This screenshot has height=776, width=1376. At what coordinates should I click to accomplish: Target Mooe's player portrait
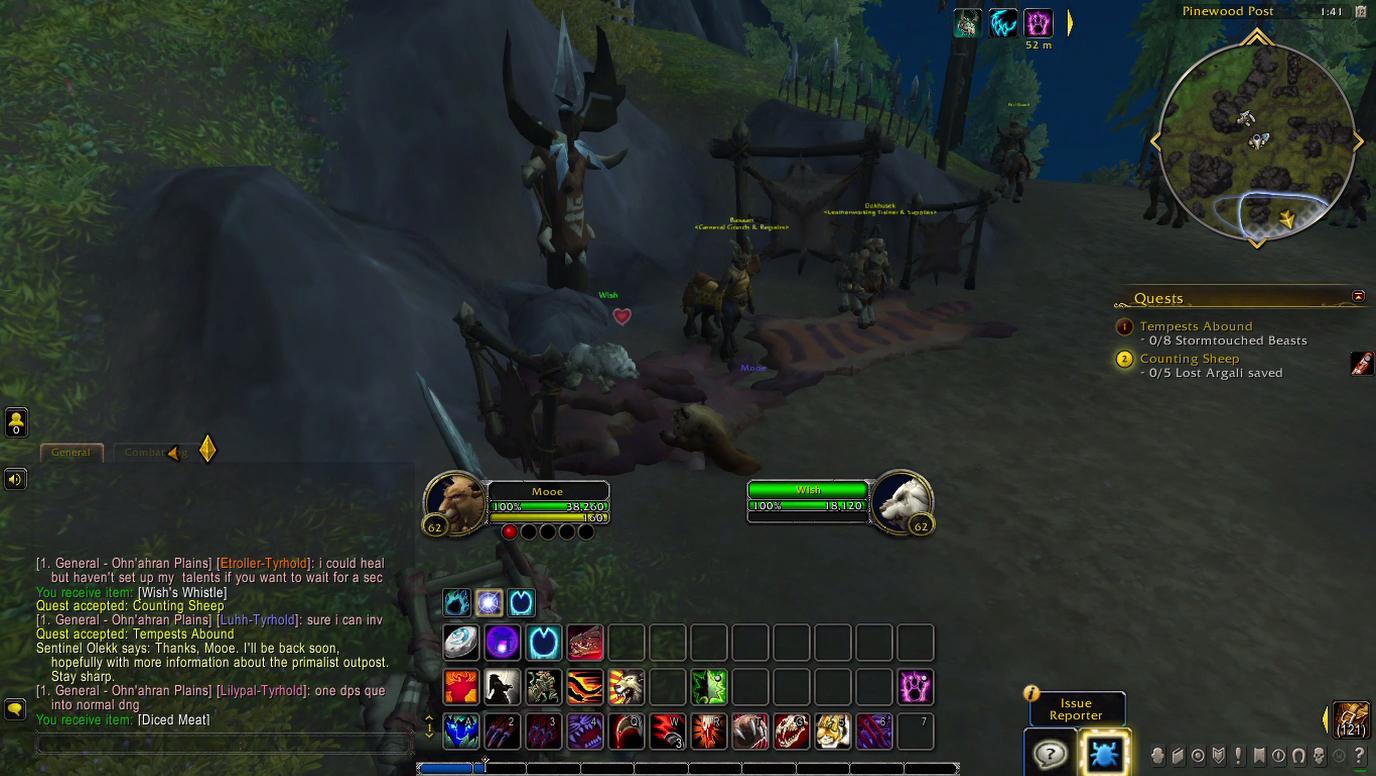coord(455,503)
